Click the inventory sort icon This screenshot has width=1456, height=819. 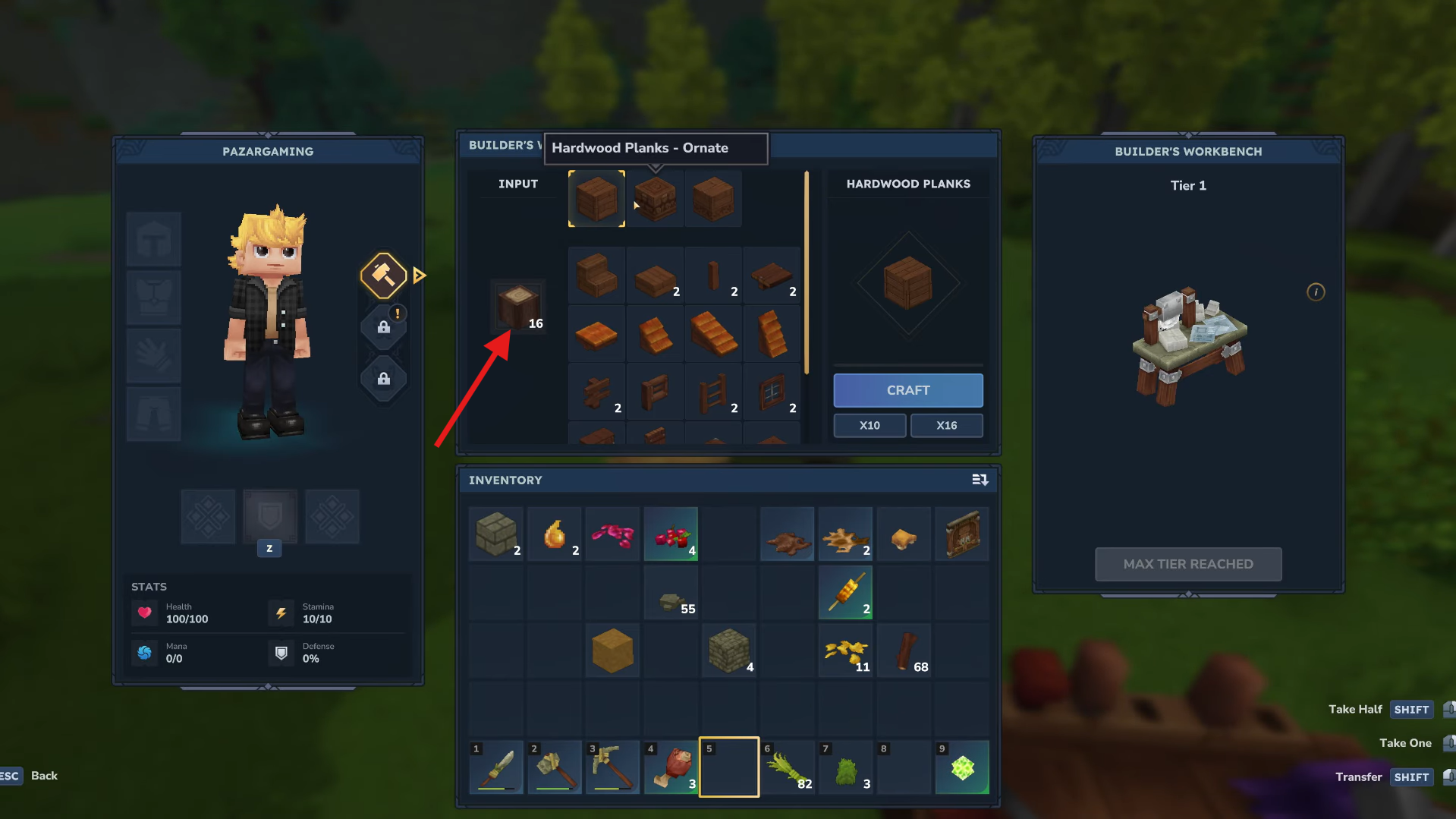pos(980,480)
